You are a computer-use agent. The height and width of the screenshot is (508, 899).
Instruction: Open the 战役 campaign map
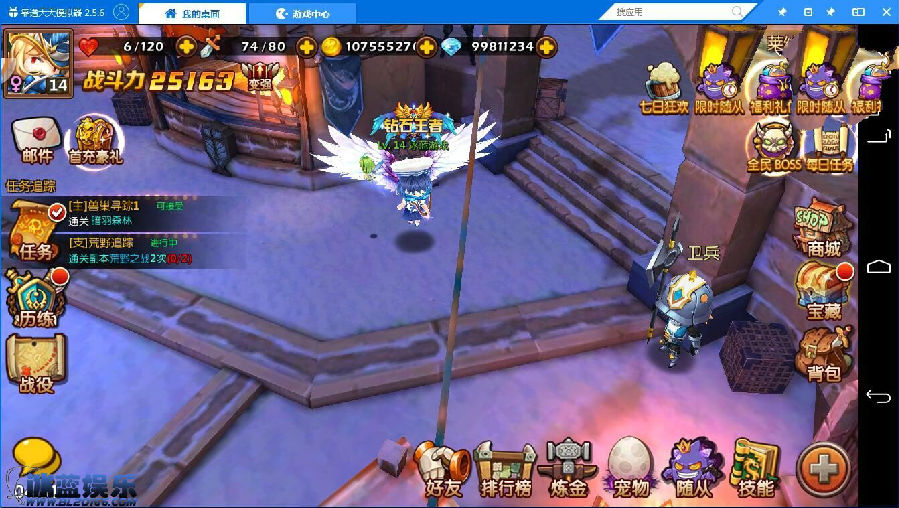(x=35, y=362)
